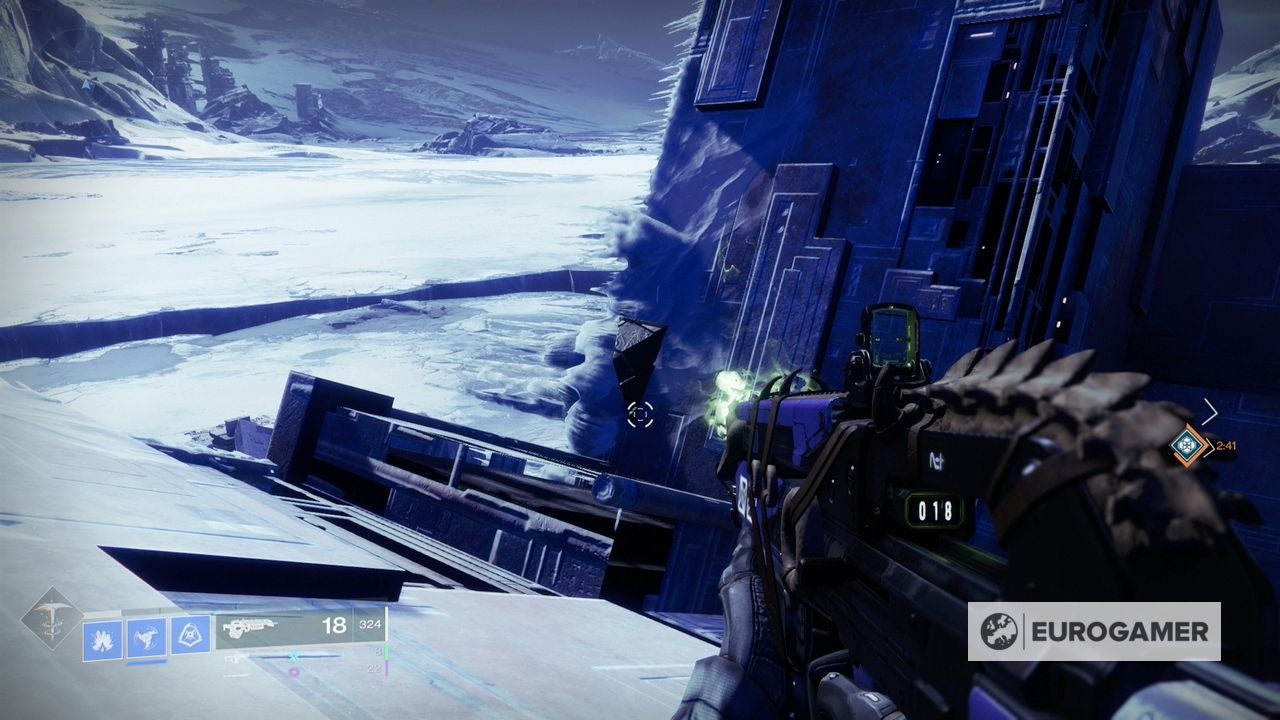Click the sidearm secondary weapon icon
The image size is (1280, 720).
pyautogui.click(x=237, y=659)
